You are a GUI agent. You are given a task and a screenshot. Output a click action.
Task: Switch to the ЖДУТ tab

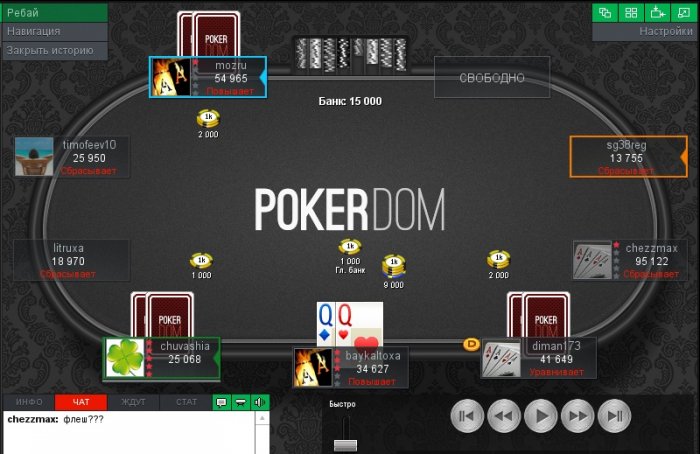(x=133, y=402)
